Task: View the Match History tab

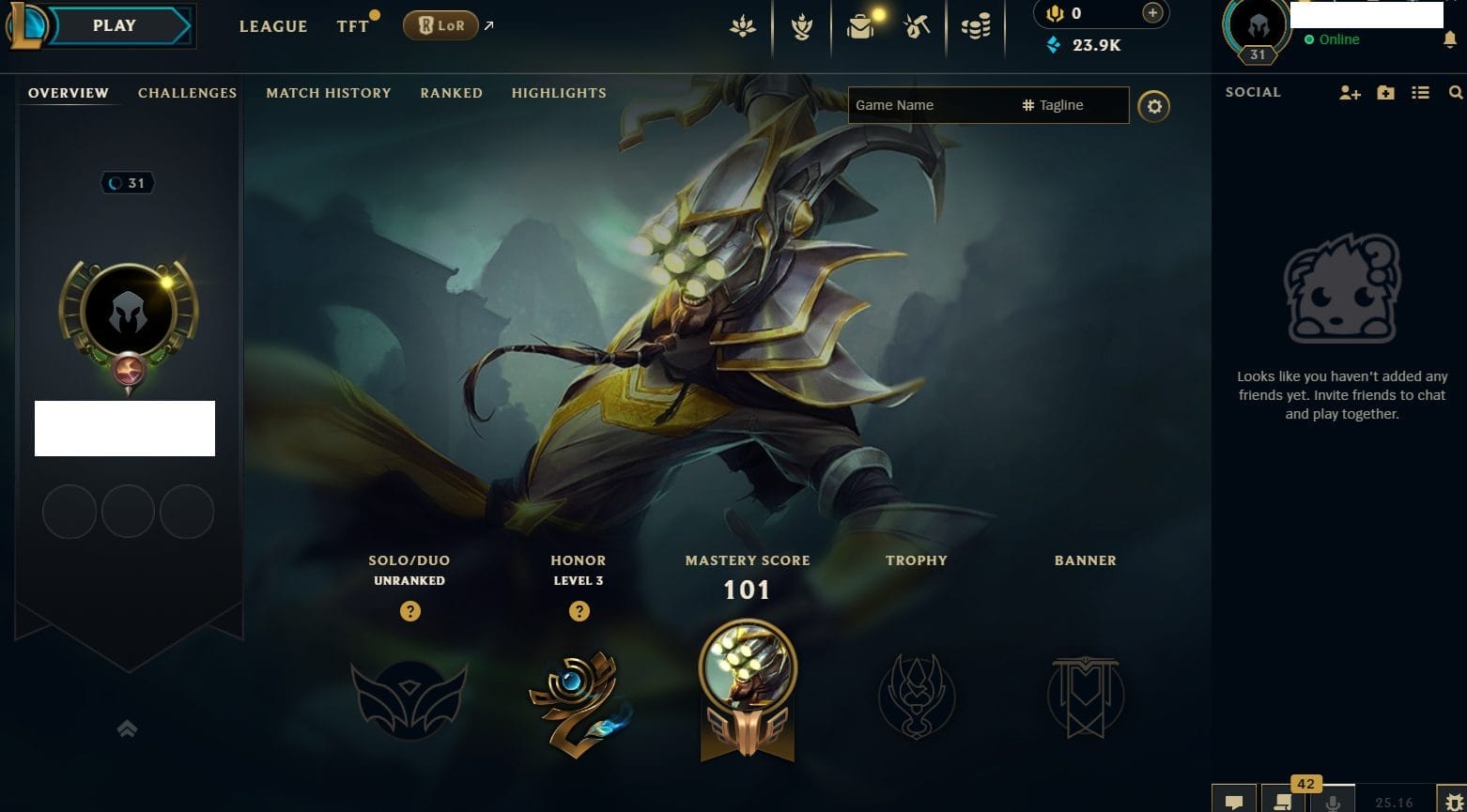Action: 329,93
